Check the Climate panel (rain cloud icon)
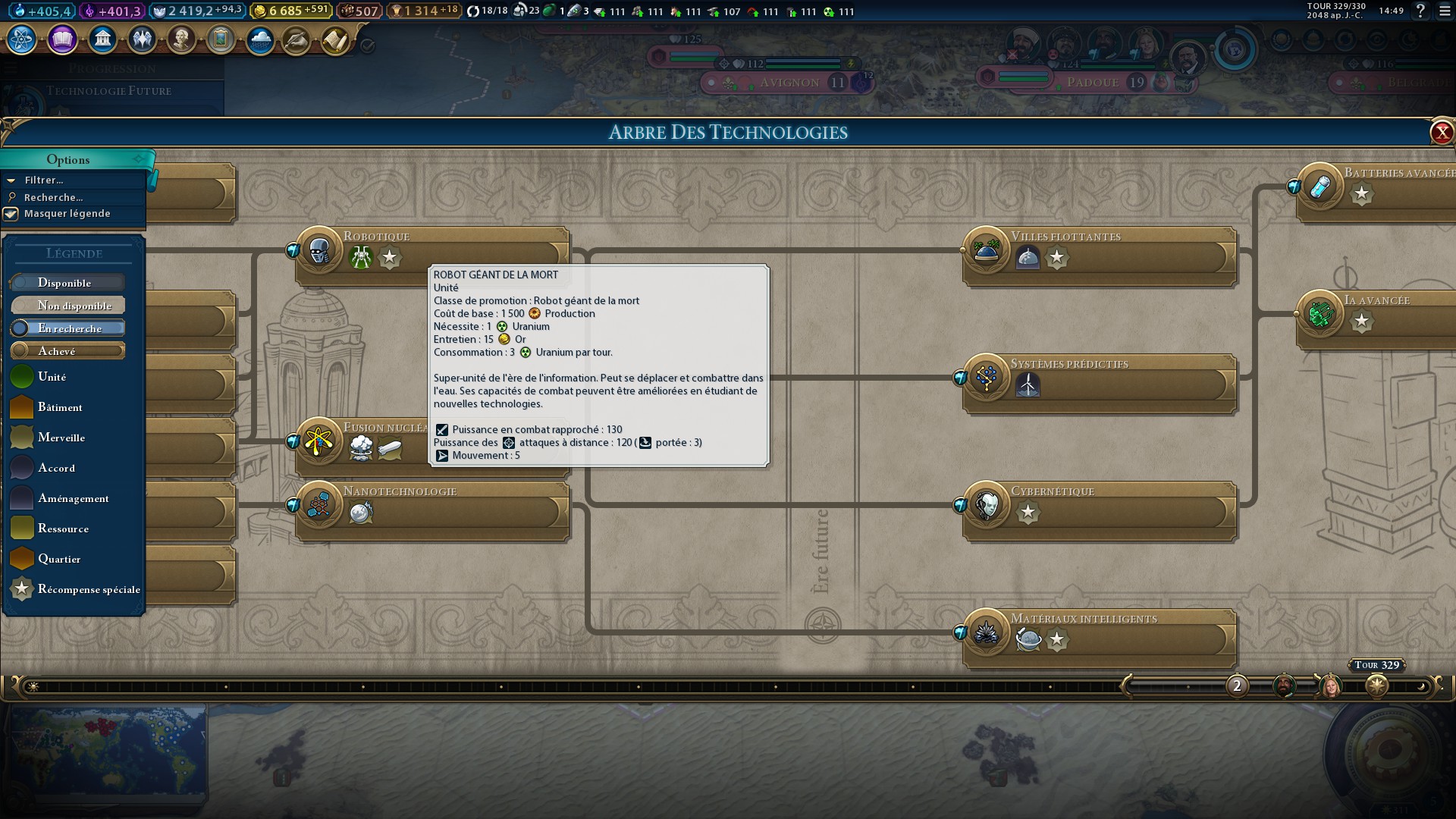This screenshot has height=819, width=1456. click(261, 39)
